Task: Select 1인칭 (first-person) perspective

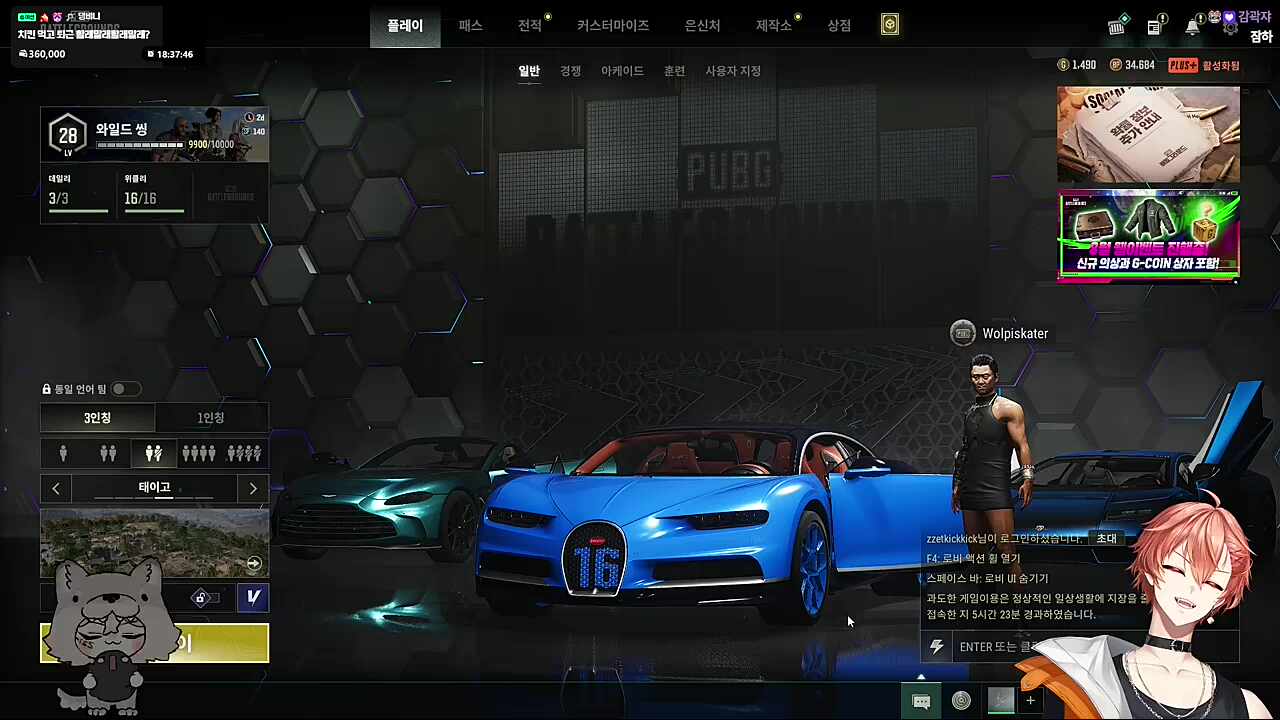Action: click(211, 418)
